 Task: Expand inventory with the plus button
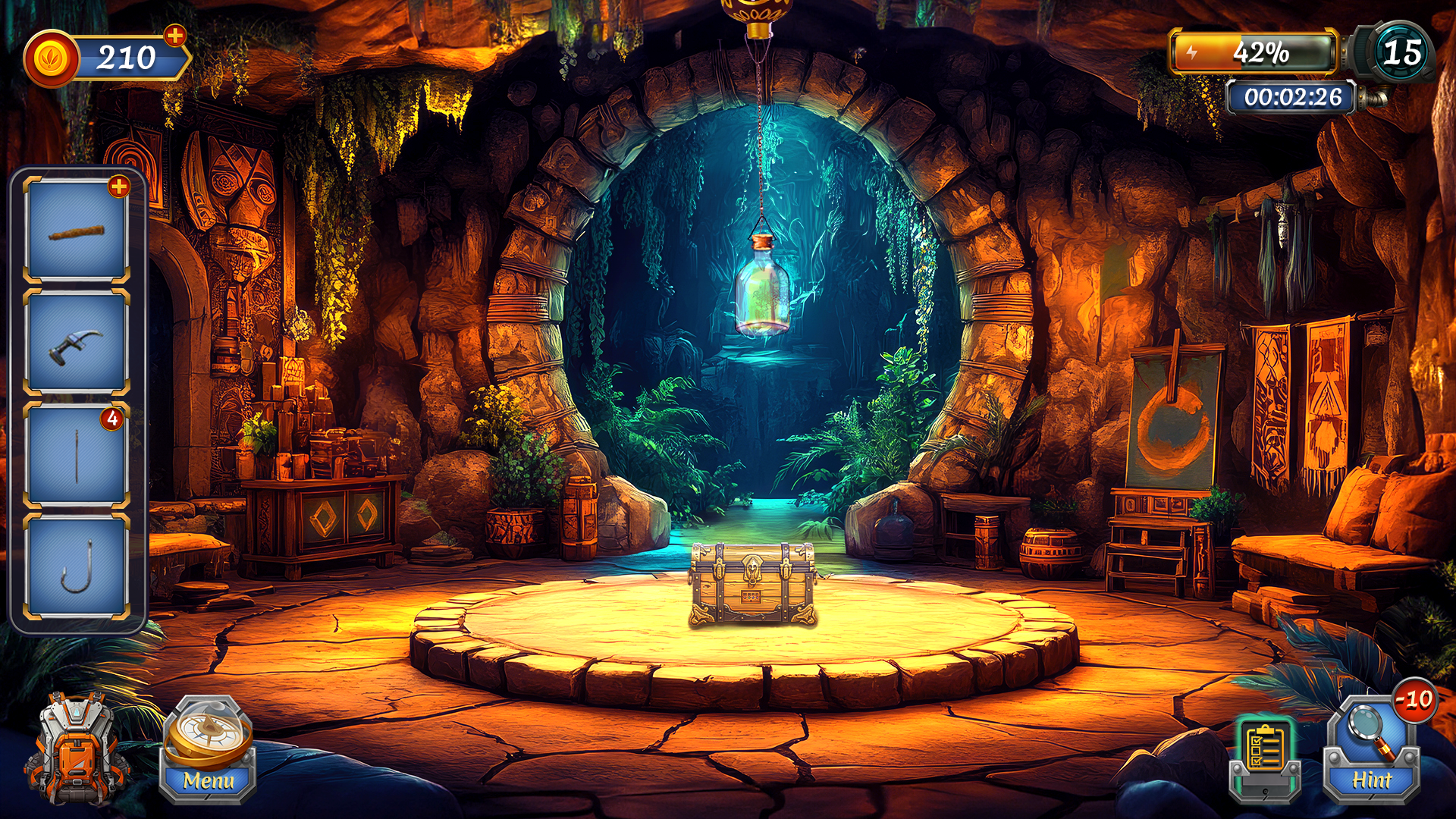[x=119, y=187]
